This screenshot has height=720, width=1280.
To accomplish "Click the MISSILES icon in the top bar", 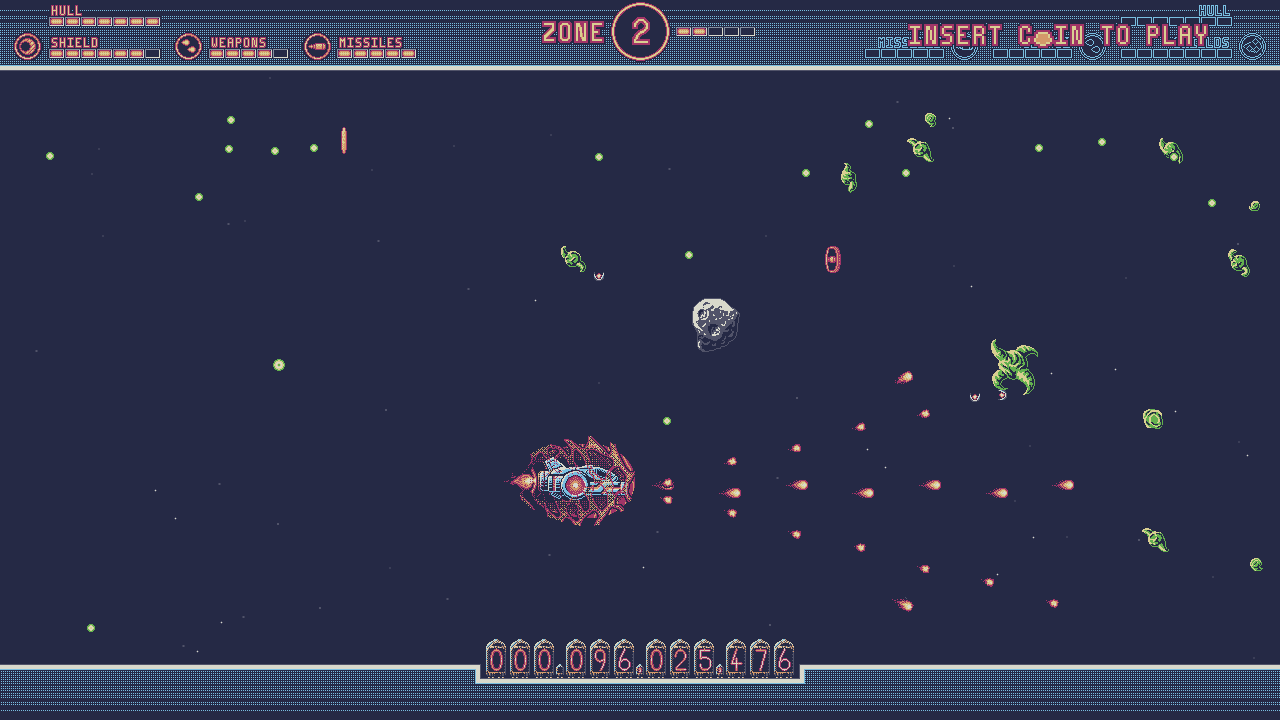I will point(318,45).
